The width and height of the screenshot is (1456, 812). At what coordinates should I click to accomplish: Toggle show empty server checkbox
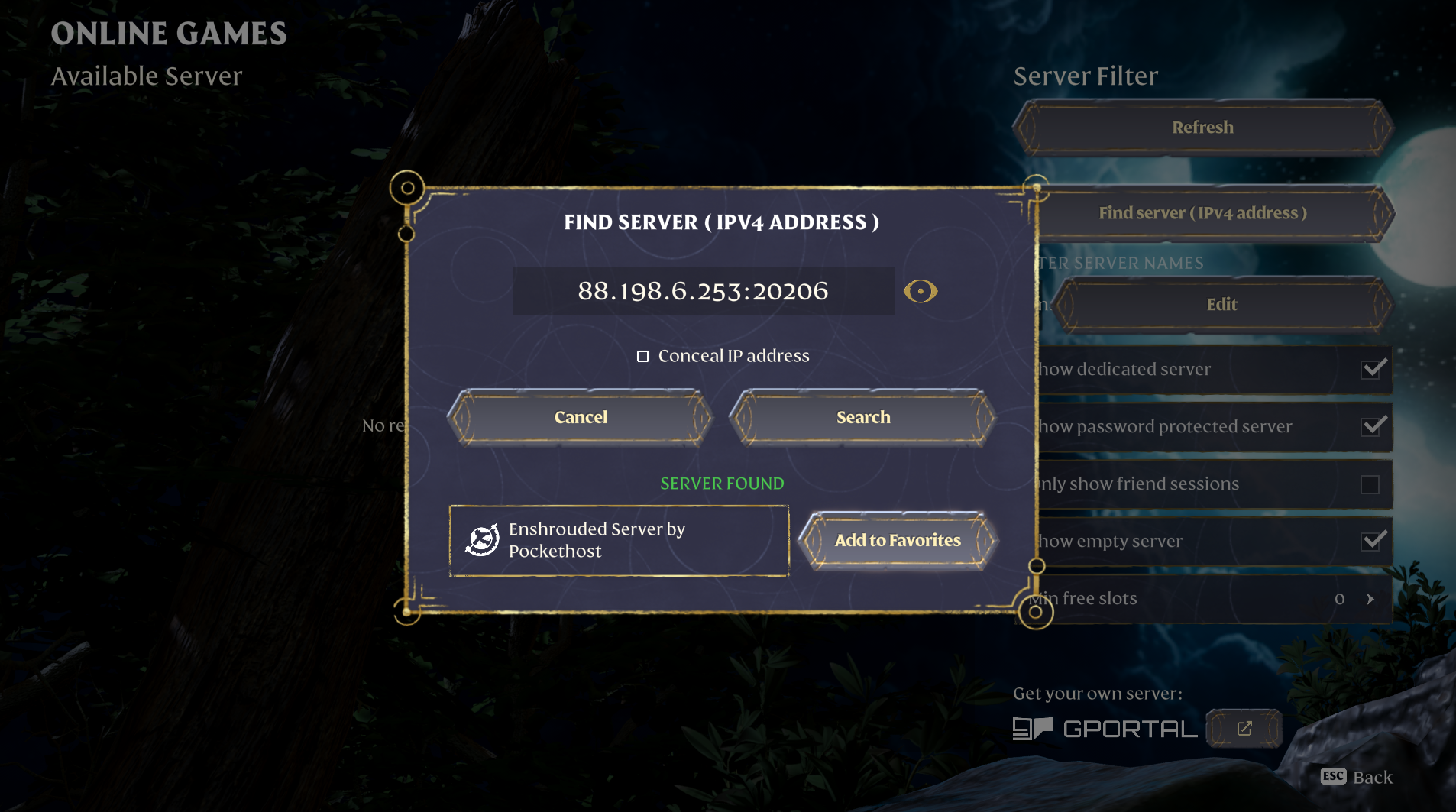(1373, 542)
